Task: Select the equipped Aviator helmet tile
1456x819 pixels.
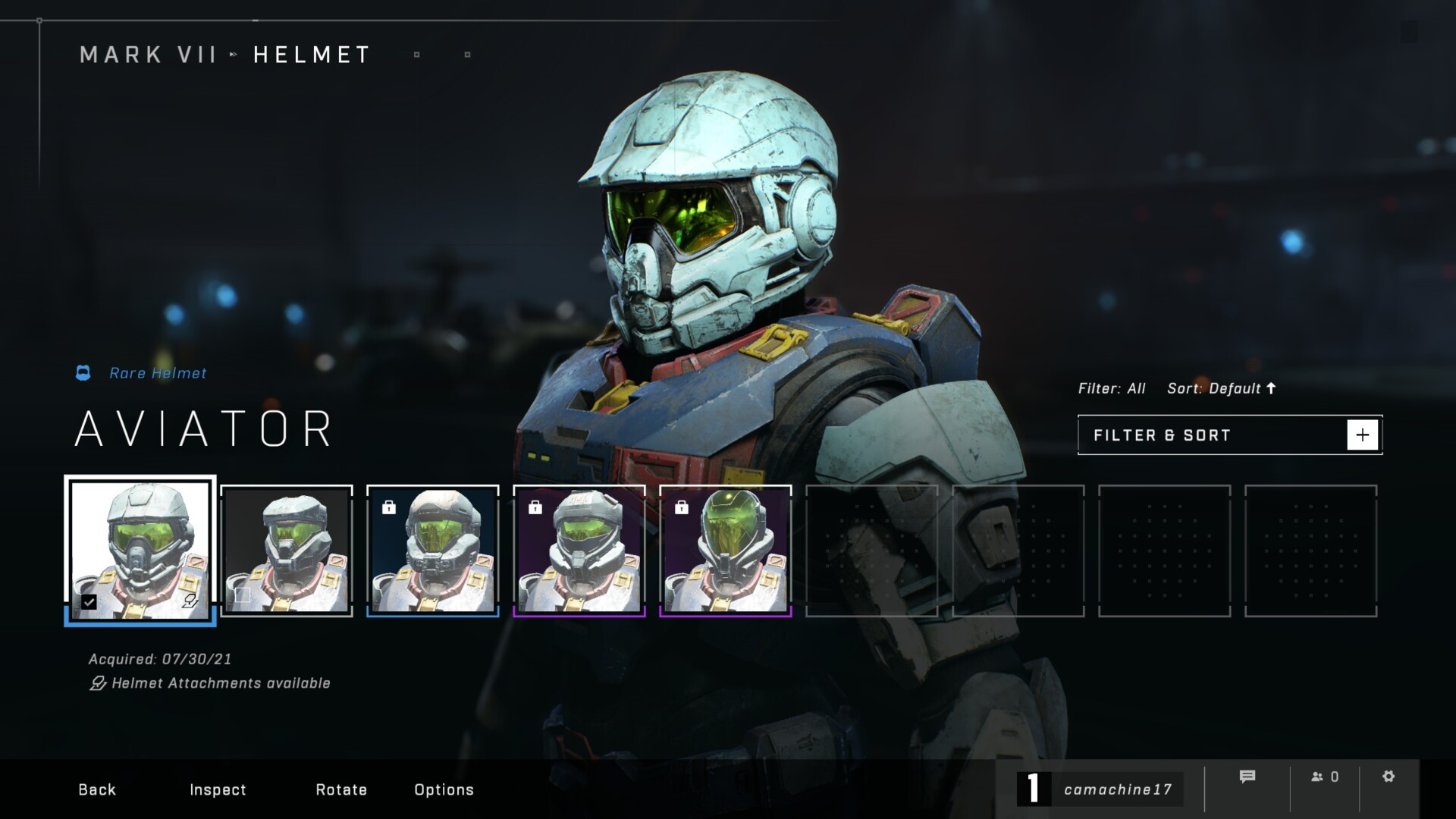Action: (x=140, y=550)
